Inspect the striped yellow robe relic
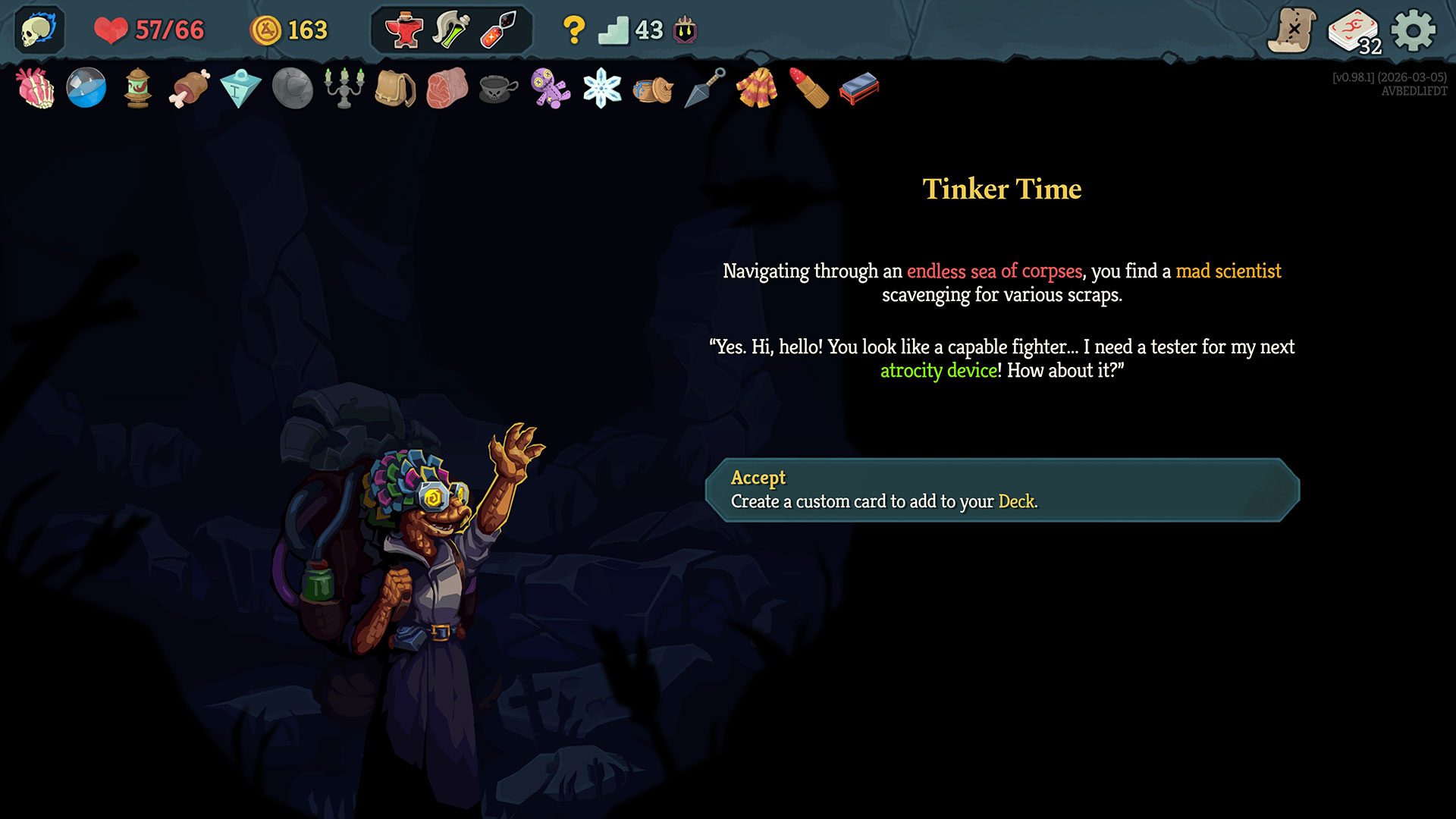 757,89
